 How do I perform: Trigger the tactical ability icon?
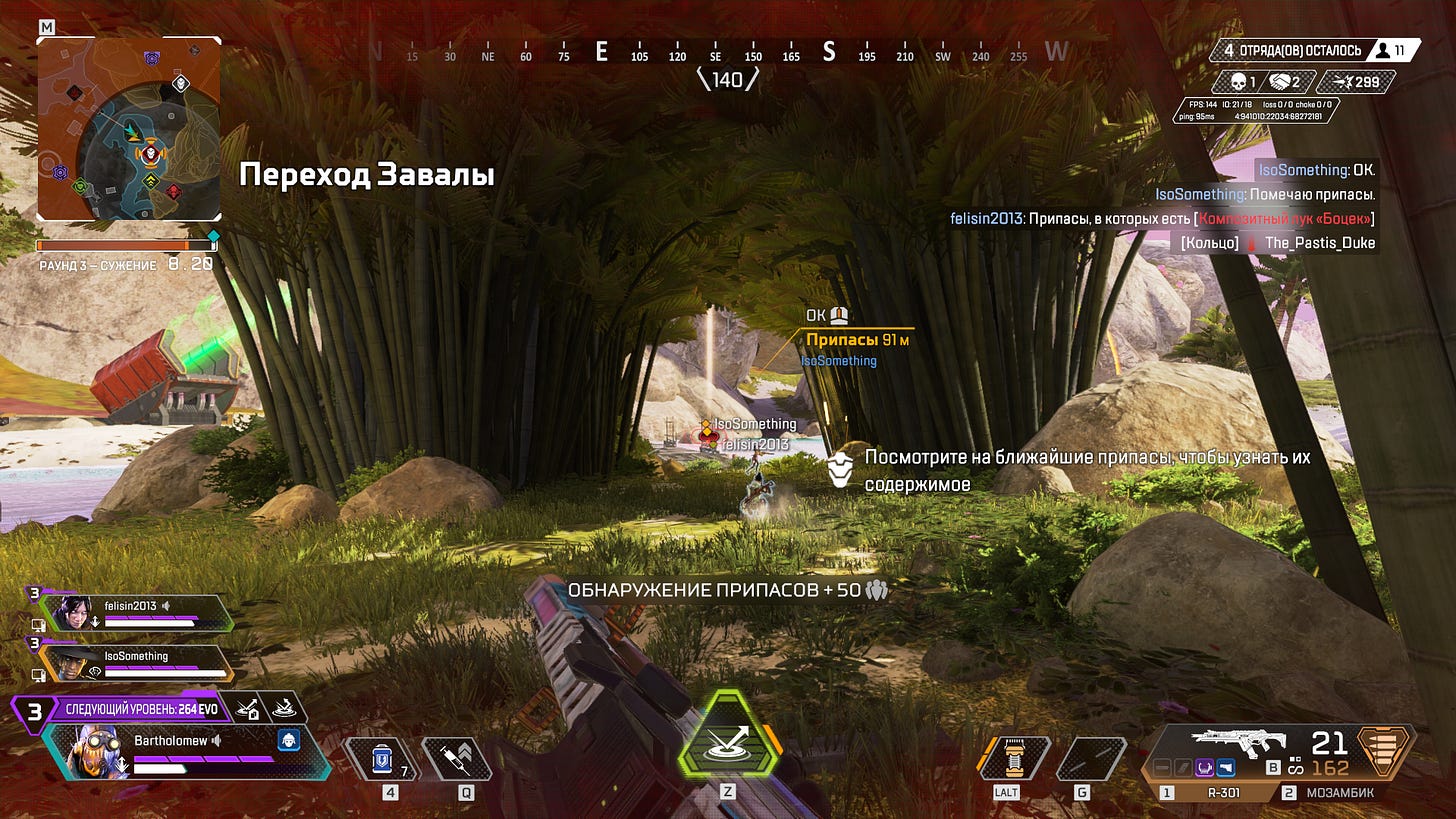point(1013,758)
